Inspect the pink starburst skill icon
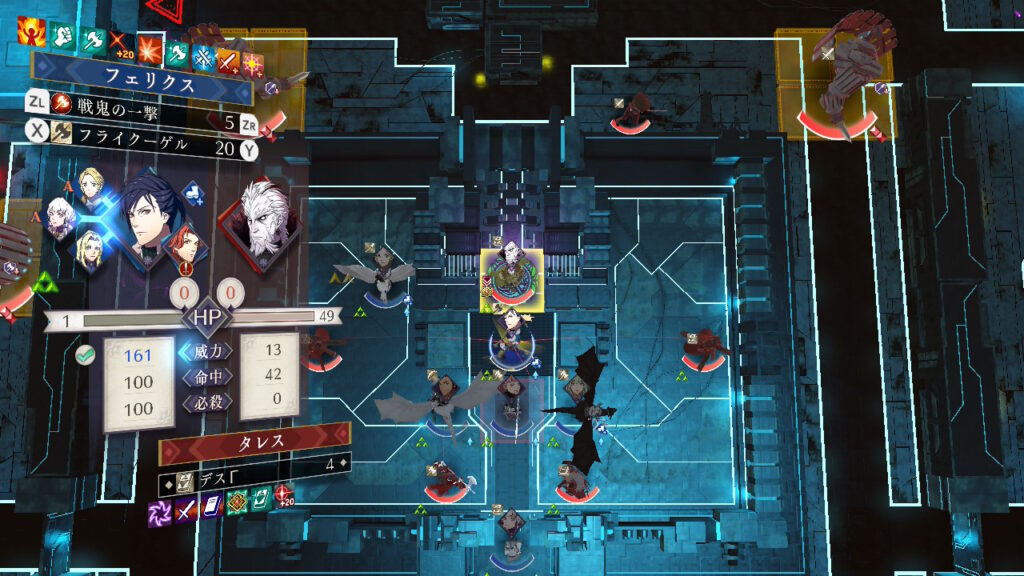The height and width of the screenshot is (576, 1024). 253,61
